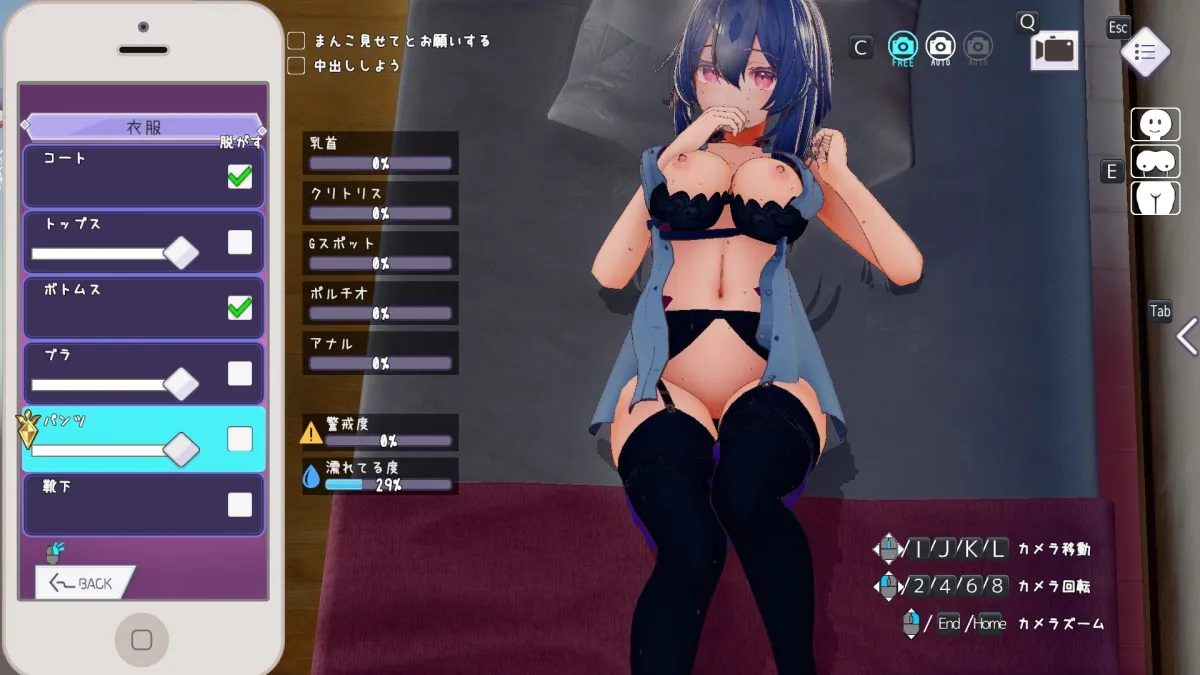Viewport: 1200px width, 675px height.
Task: Open the diamond list menu icon
Action: 1145,52
